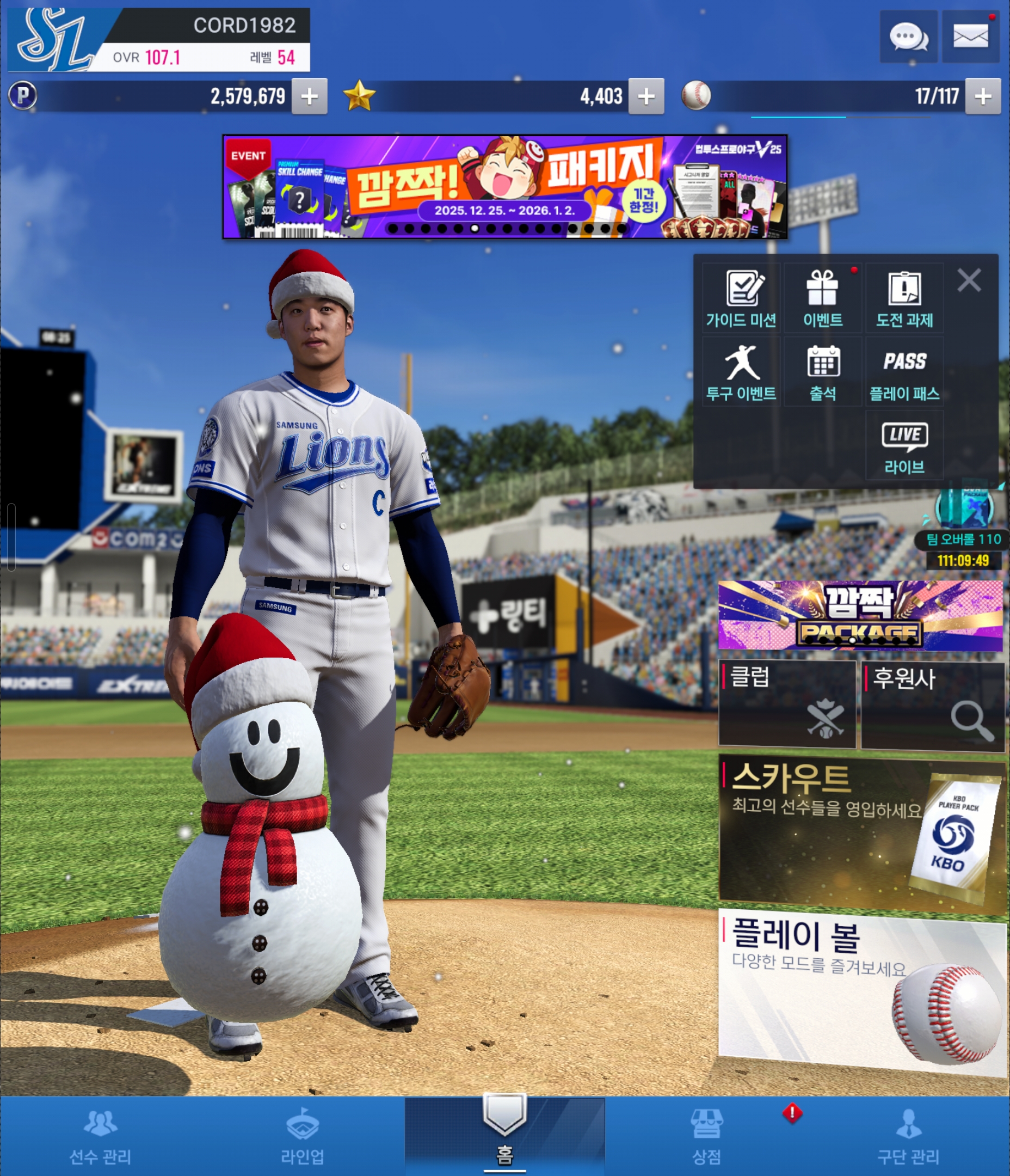Open 투구 이벤트 pitching event
The height and width of the screenshot is (1176, 1010).
[741, 372]
